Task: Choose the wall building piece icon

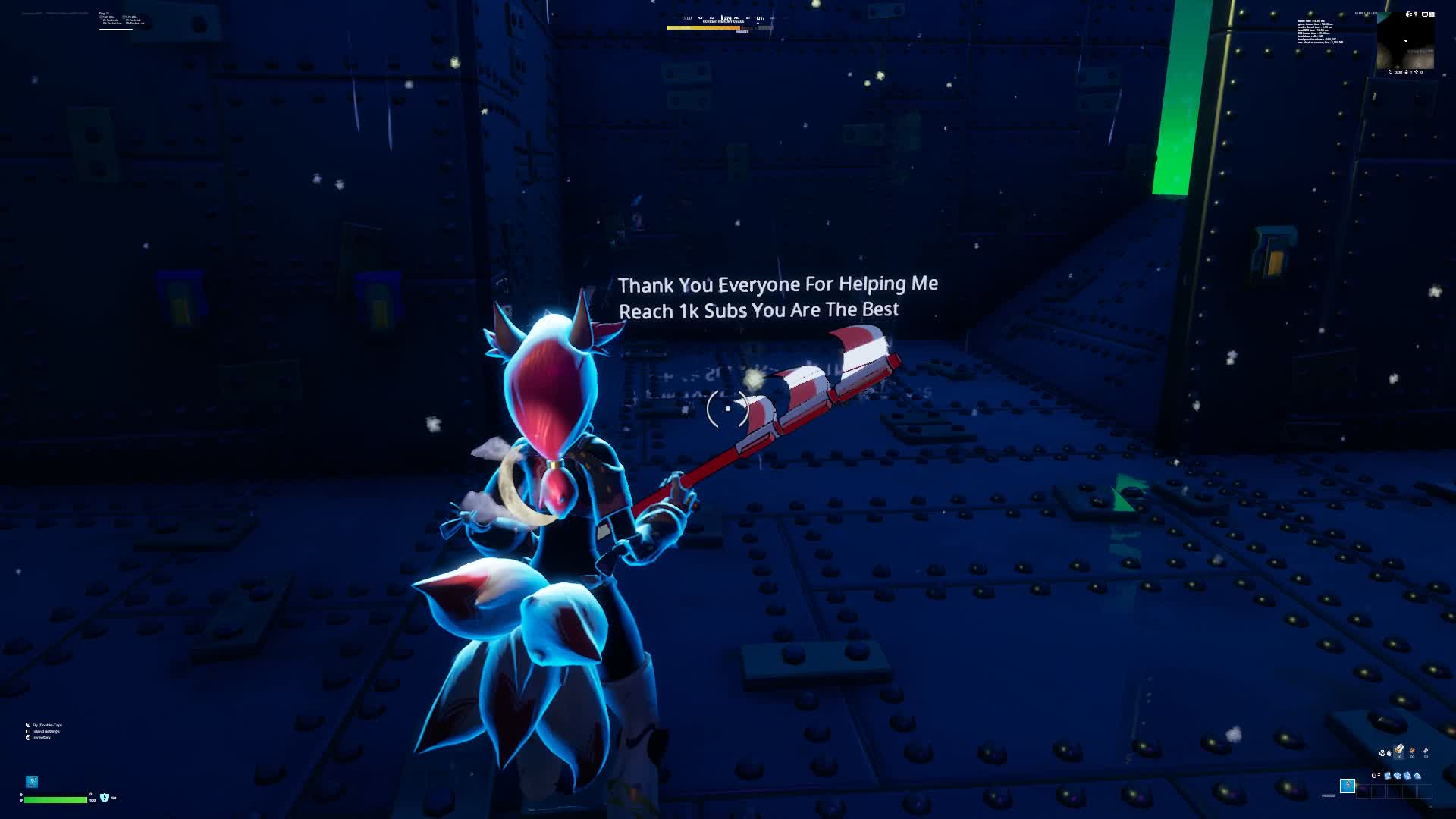Action: tap(1388, 776)
